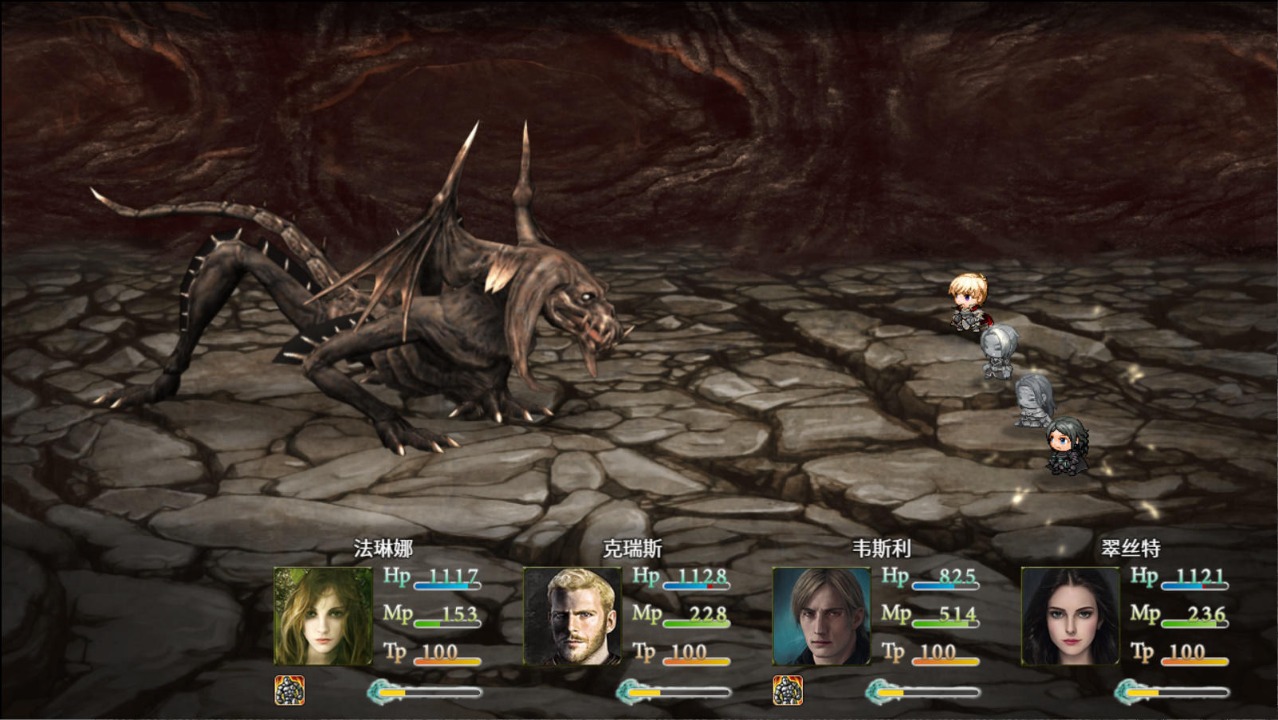Click the status icon under 韦斯利's portrait
Image resolution: width=1278 pixels, height=720 pixels.
pos(788,690)
